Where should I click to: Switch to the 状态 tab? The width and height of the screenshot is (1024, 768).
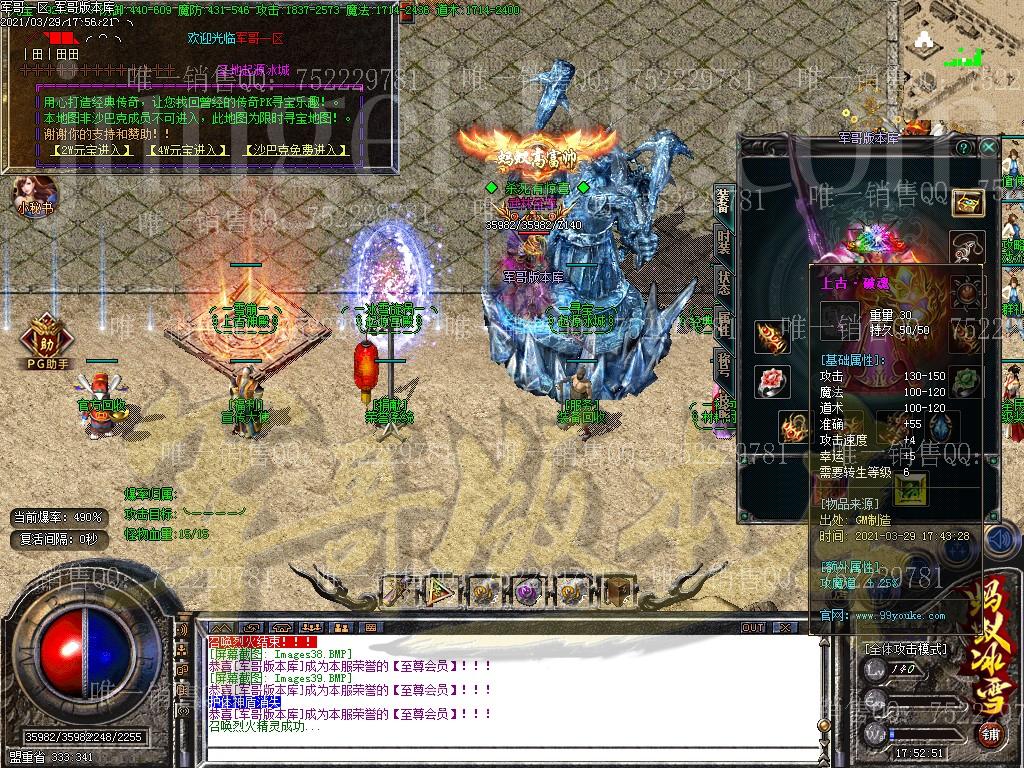click(x=724, y=283)
